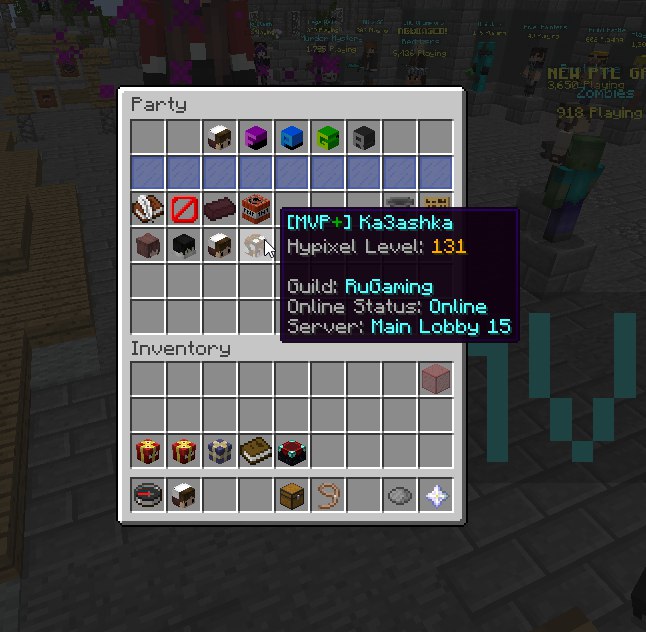Click the wooden chest hotbar slot
This screenshot has height=632, width=646.
292,496
